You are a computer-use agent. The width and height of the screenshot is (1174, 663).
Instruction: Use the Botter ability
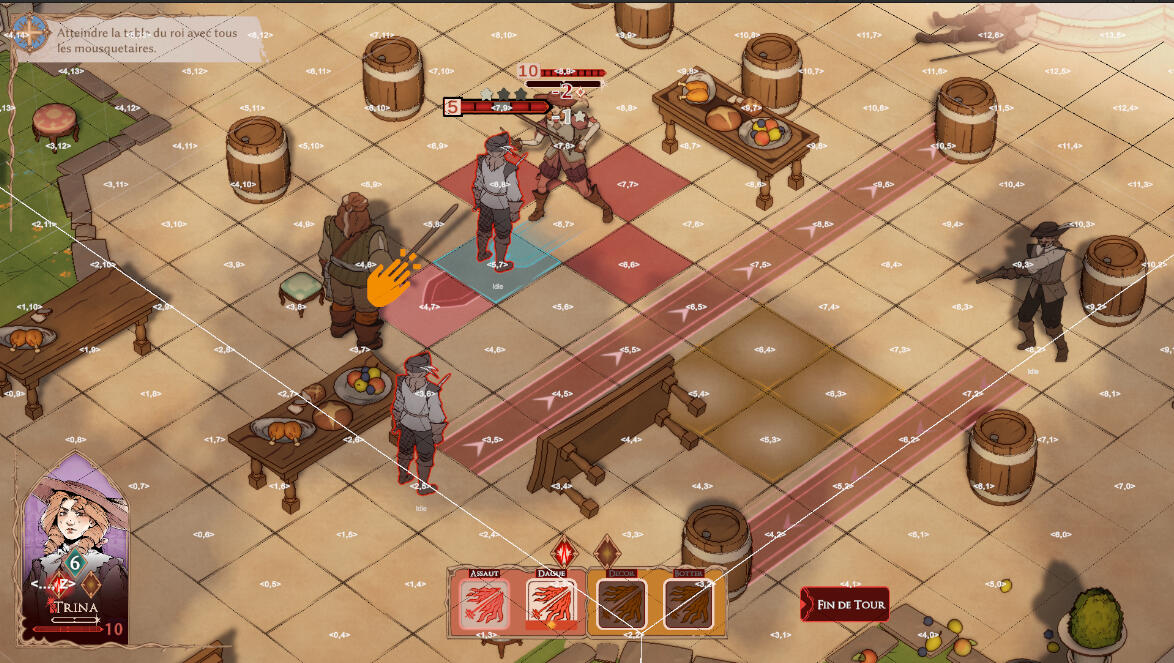coord(687,605)
